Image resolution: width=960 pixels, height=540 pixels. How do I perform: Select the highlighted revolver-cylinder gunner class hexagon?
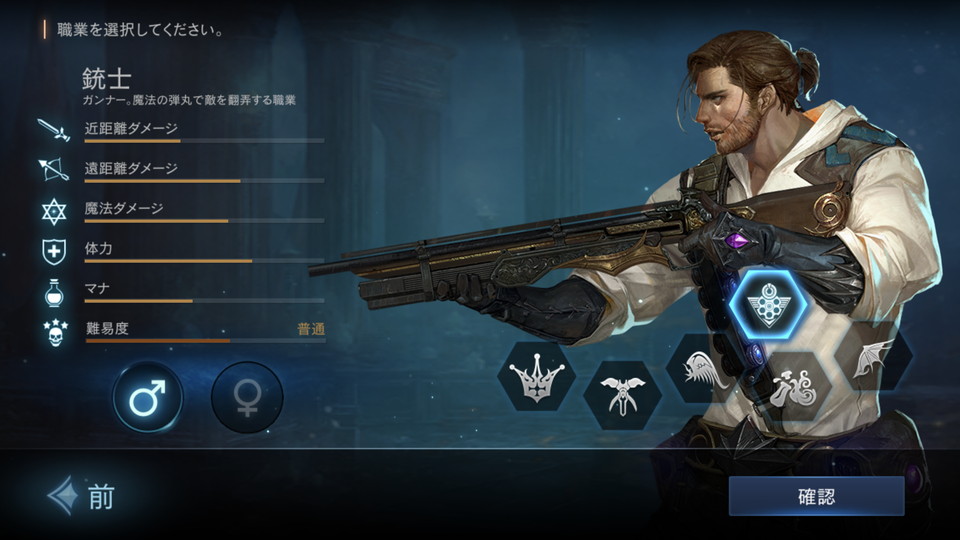pyautogui.click(x=768, y=303)
